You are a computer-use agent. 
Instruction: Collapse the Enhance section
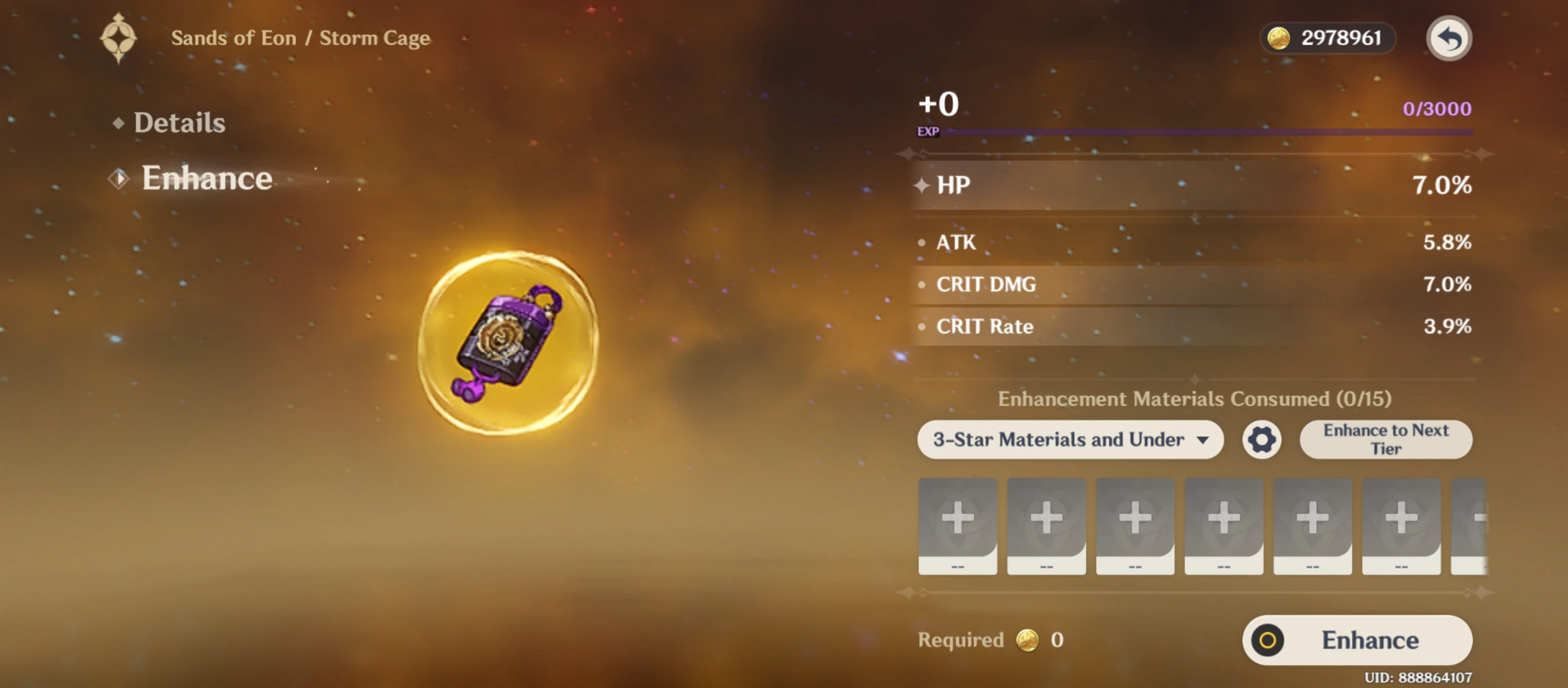[x=207, y=178]
